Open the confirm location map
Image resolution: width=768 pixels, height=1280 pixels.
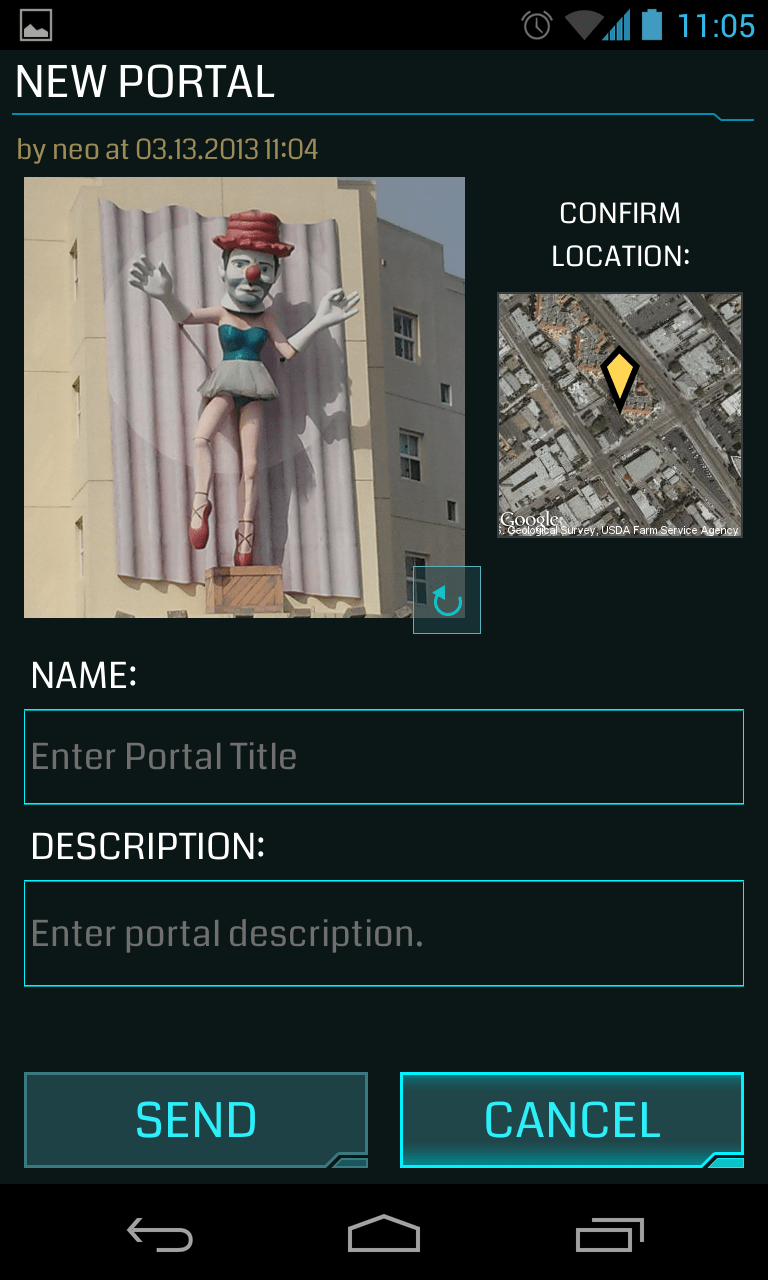(620, 415)
